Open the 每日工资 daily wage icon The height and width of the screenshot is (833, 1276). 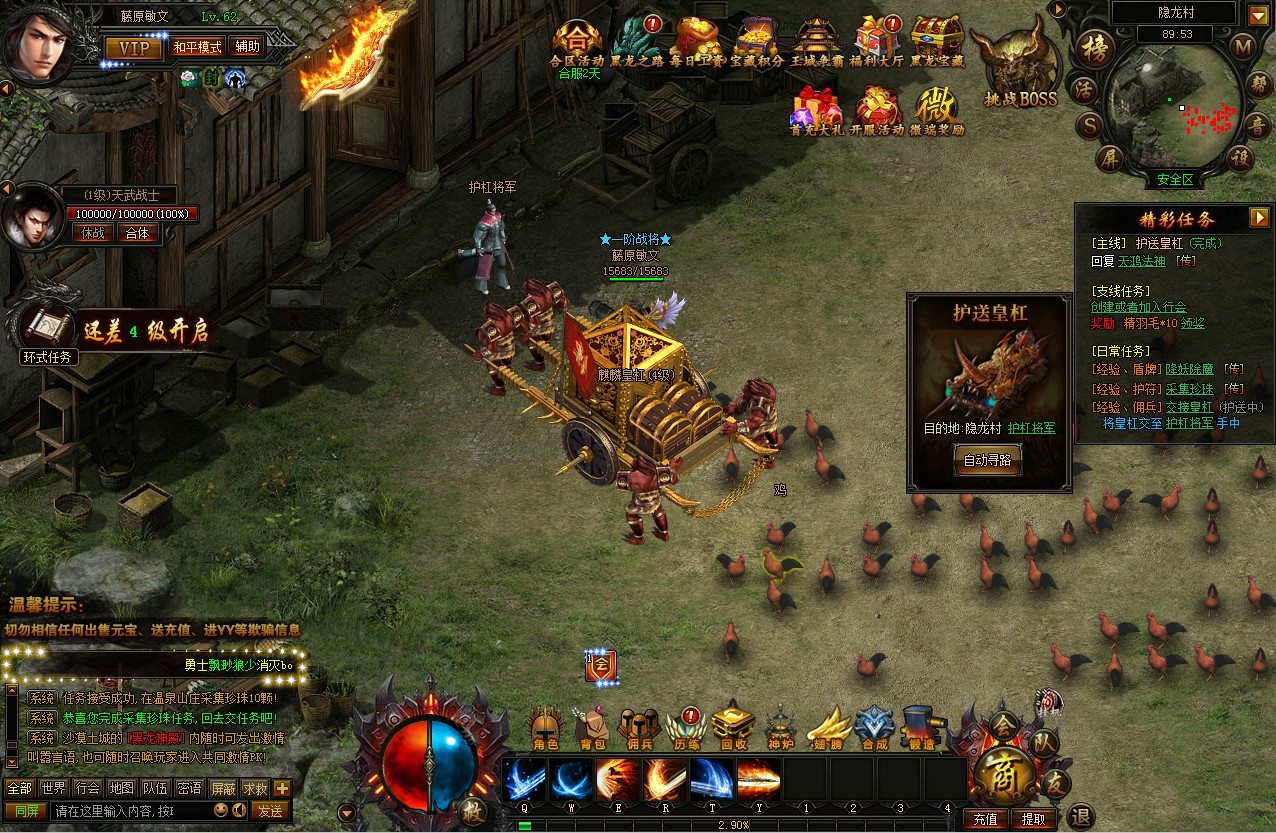(x=696, y=43)
